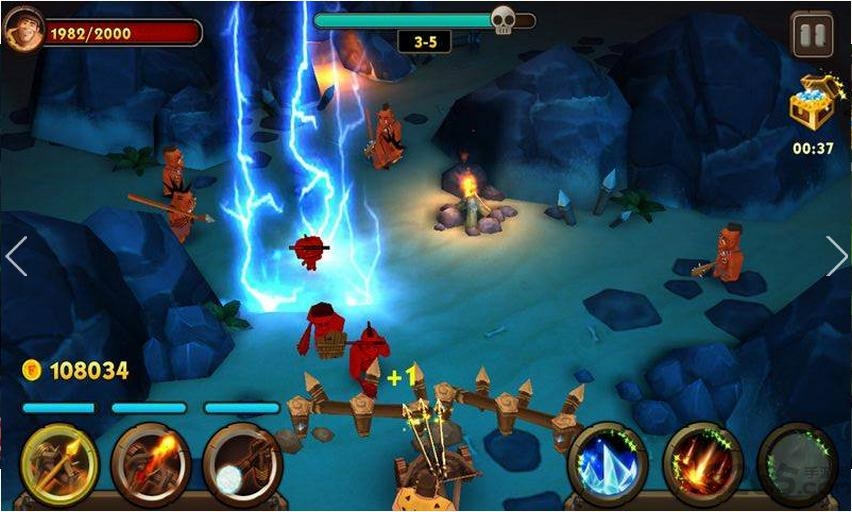852x512 pixels.
Task: Select the flaming arrow weapon skill
Action: 151,464
